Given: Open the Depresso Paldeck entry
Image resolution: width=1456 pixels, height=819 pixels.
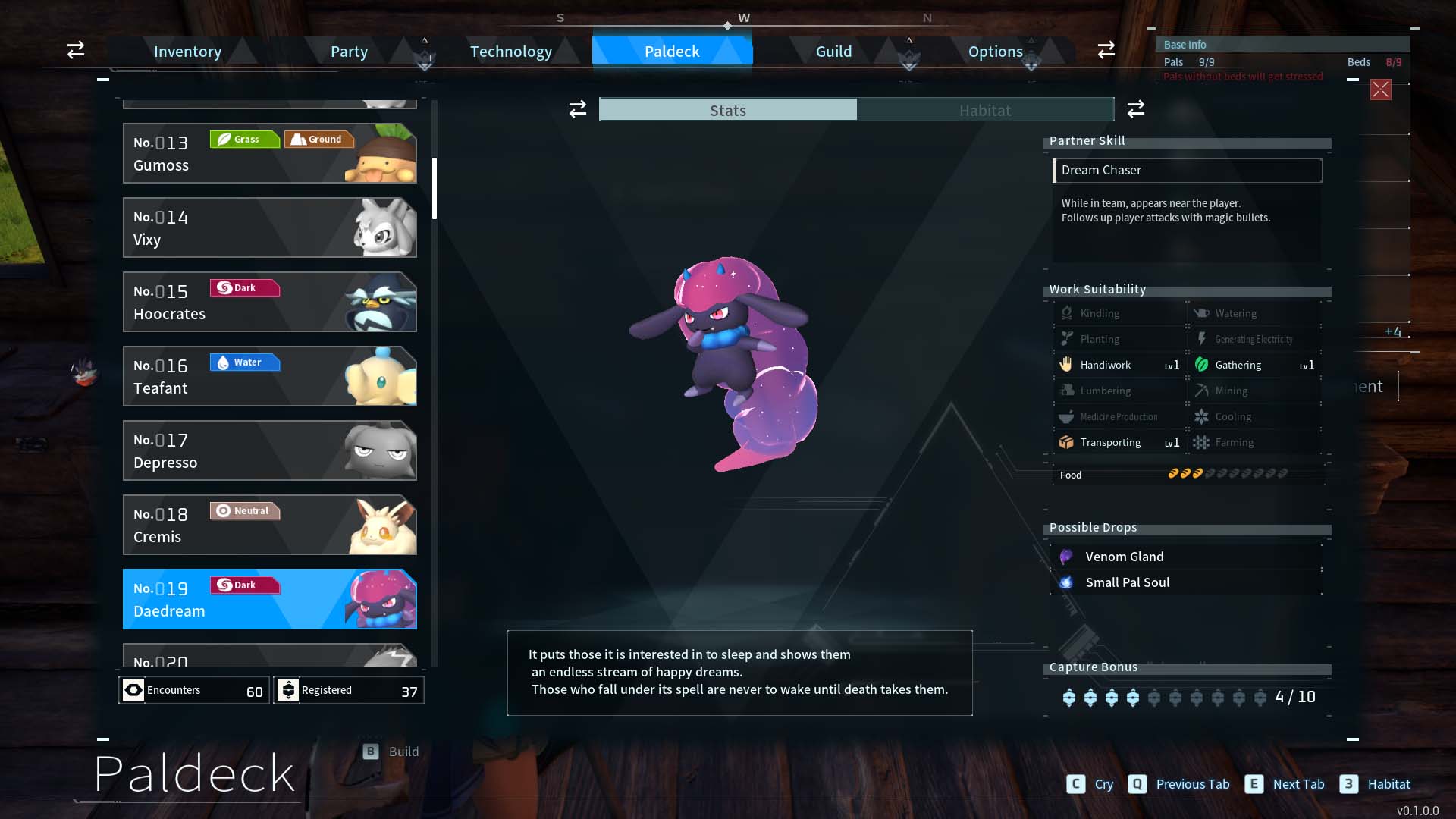Looking at the screenshot, I should pos(269,450).
